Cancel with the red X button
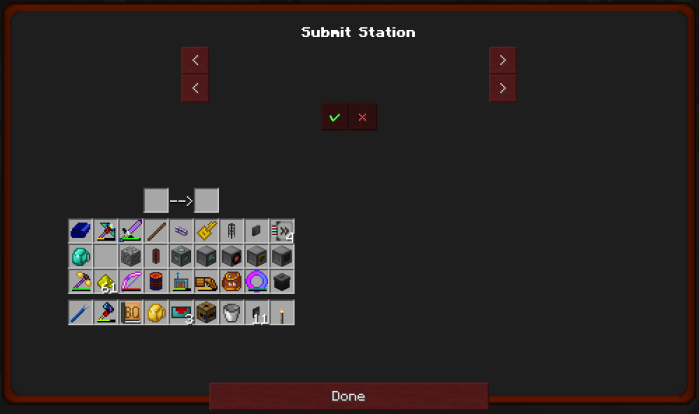 pos(362,117)
